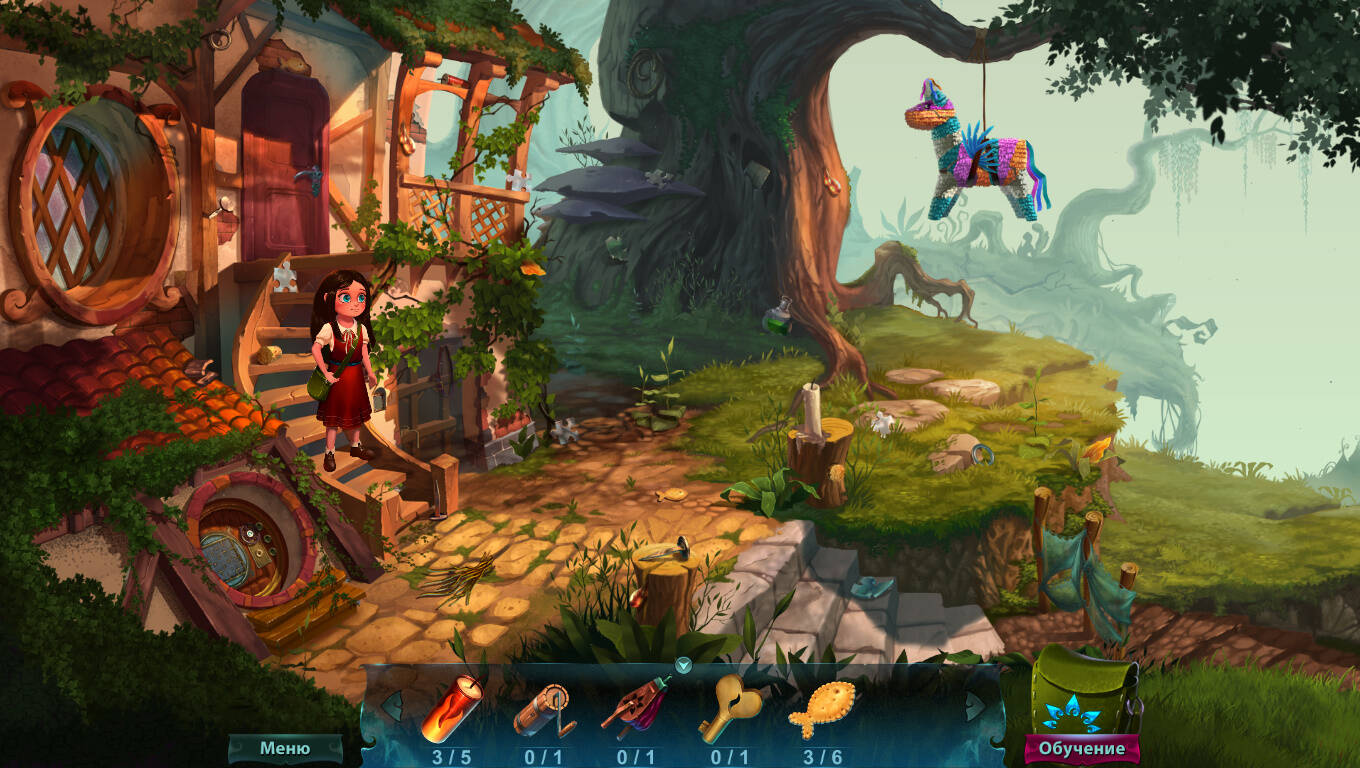Select the fish-shaped cookie item
The image size is (1360, 768).
821,709
